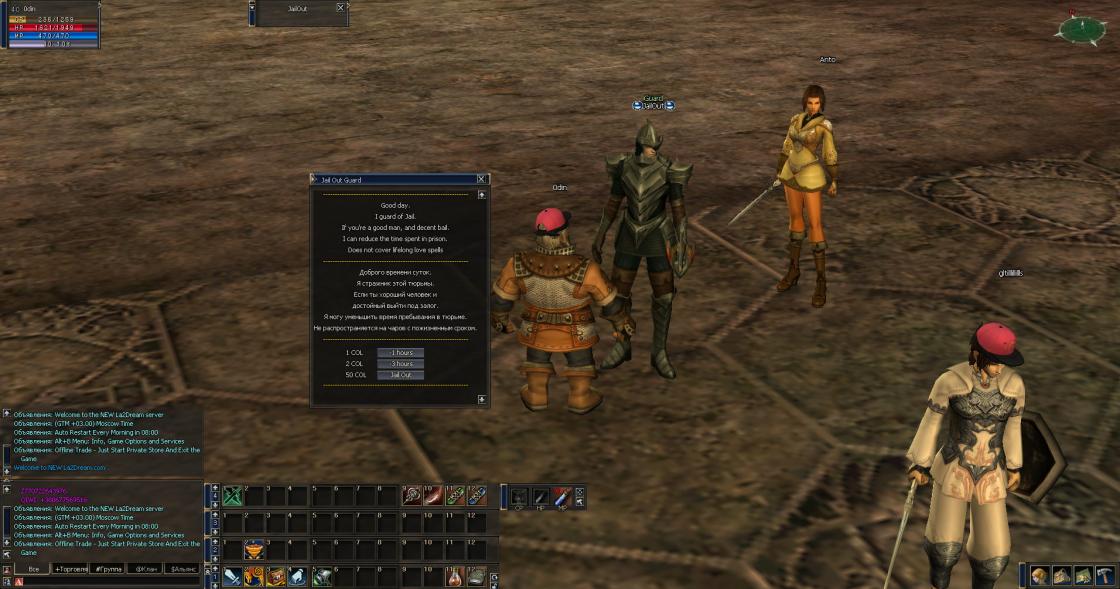Image resolution: width=1120 pixels, height=589 pixels.
Task: Use the MP potion quick slot
Action: [562, 496]
